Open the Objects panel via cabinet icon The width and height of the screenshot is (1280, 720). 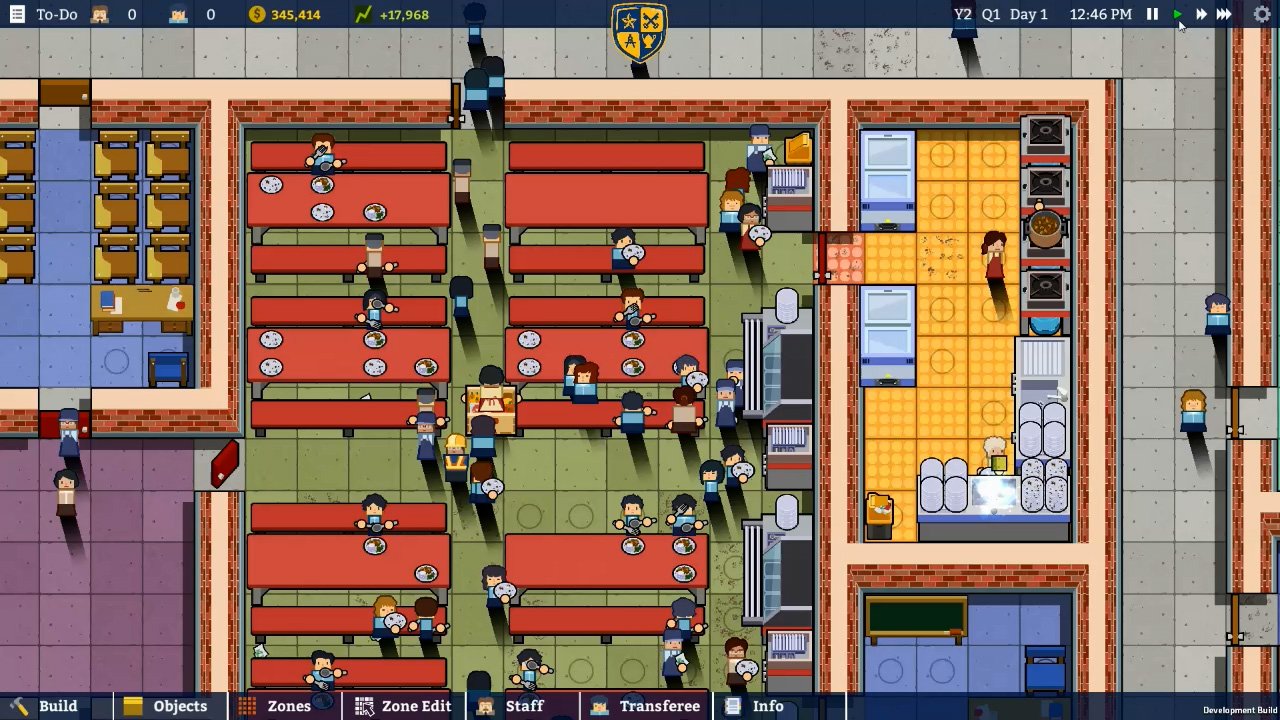tap(132, 706)
